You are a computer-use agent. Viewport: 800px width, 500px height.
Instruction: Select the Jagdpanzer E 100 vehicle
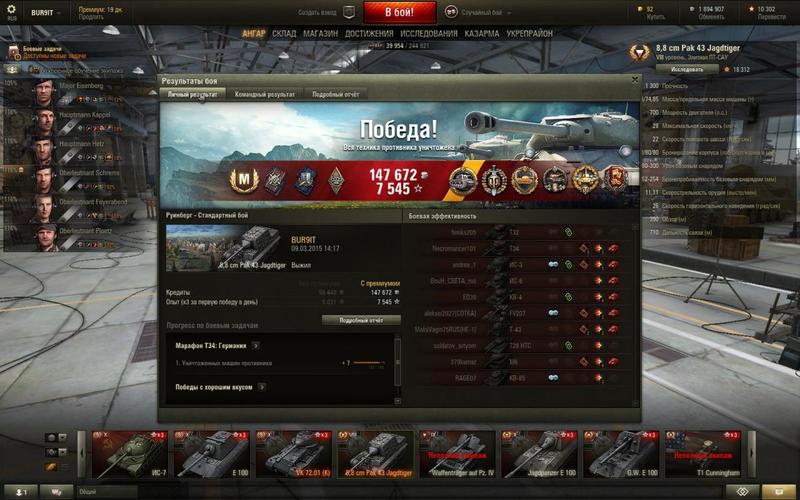pyautogui.click(x=539, y=455)
